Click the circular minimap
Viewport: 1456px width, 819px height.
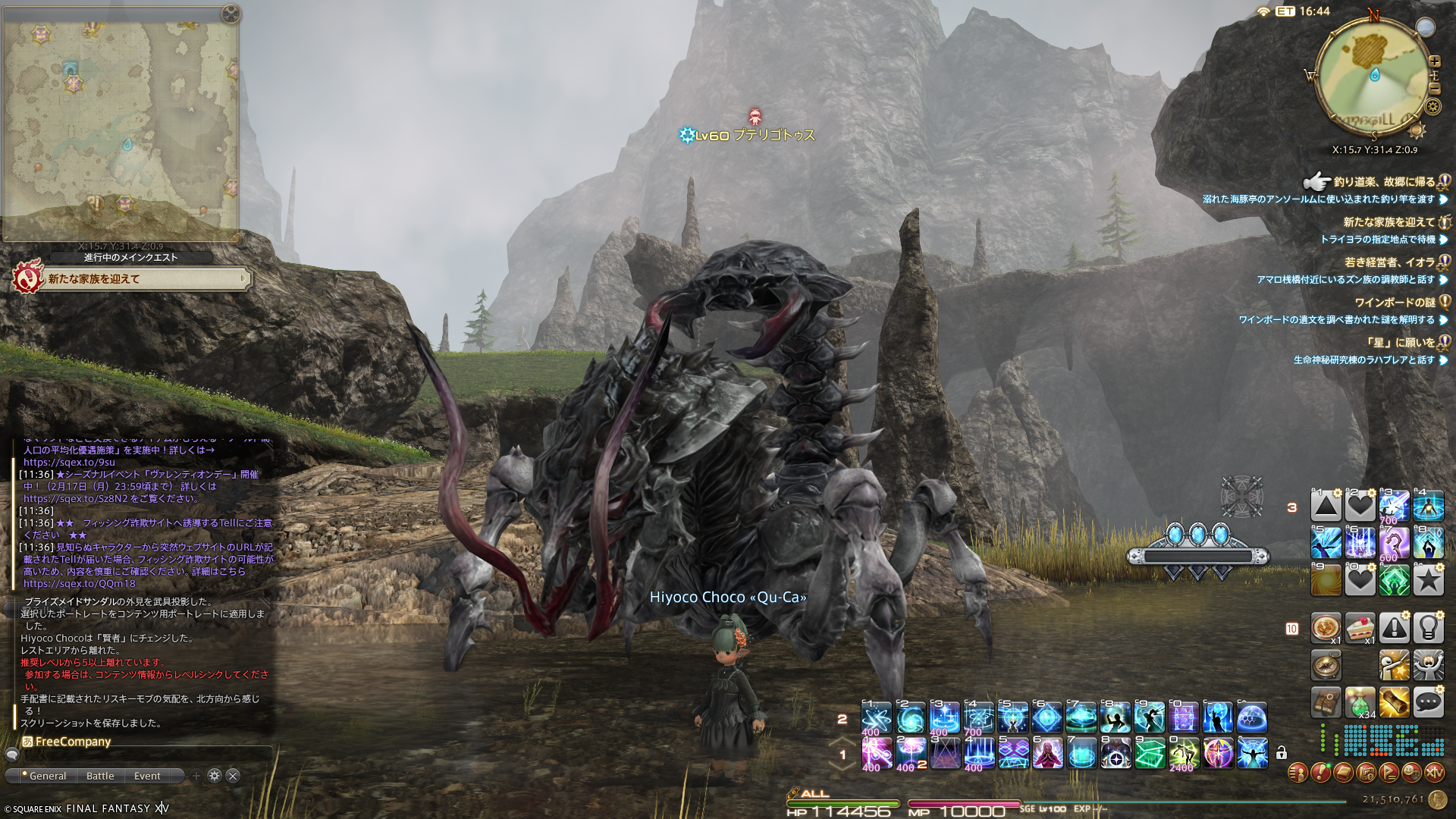tap(1373, 76)
